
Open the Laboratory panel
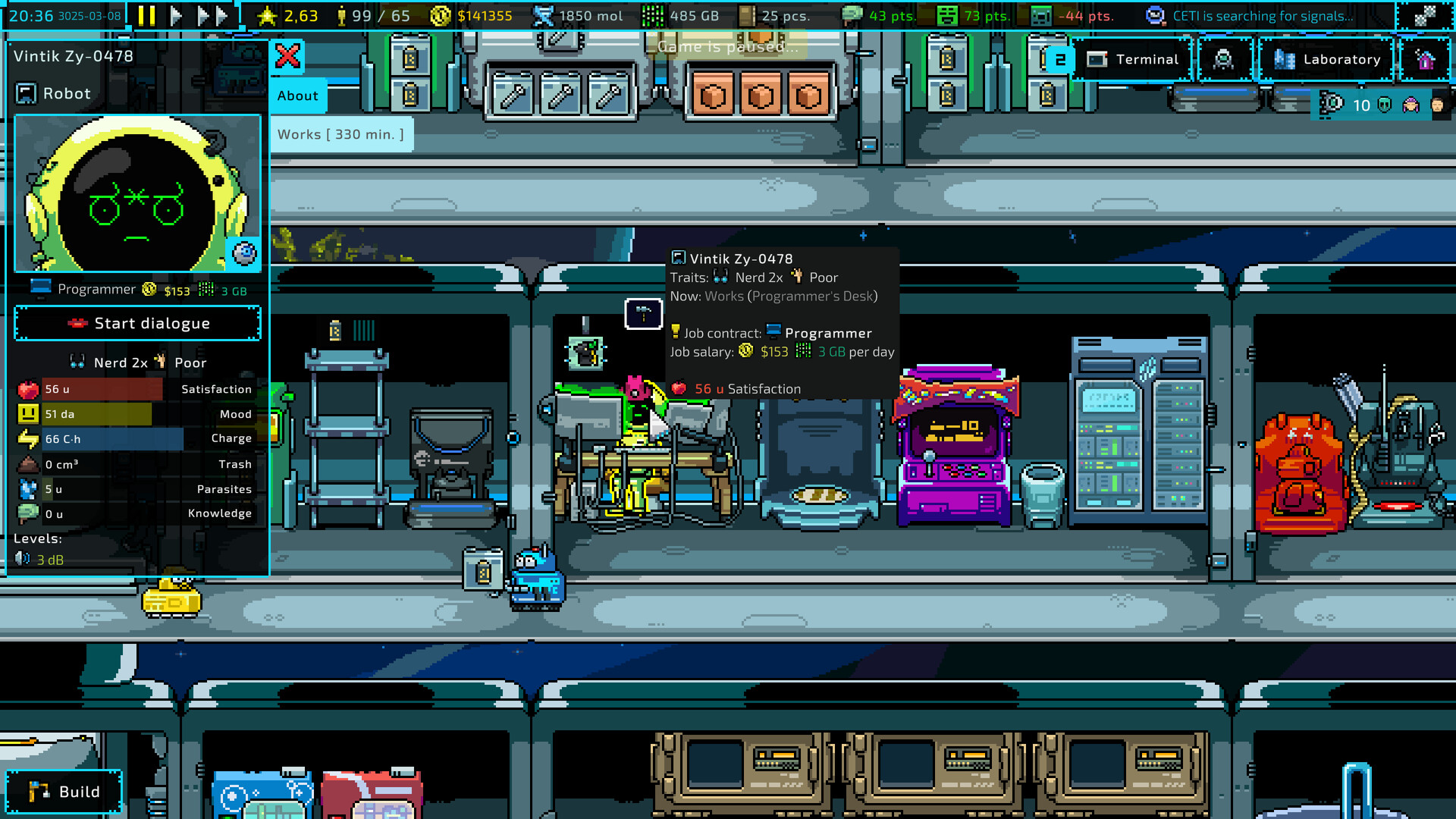coord(1326,59)
